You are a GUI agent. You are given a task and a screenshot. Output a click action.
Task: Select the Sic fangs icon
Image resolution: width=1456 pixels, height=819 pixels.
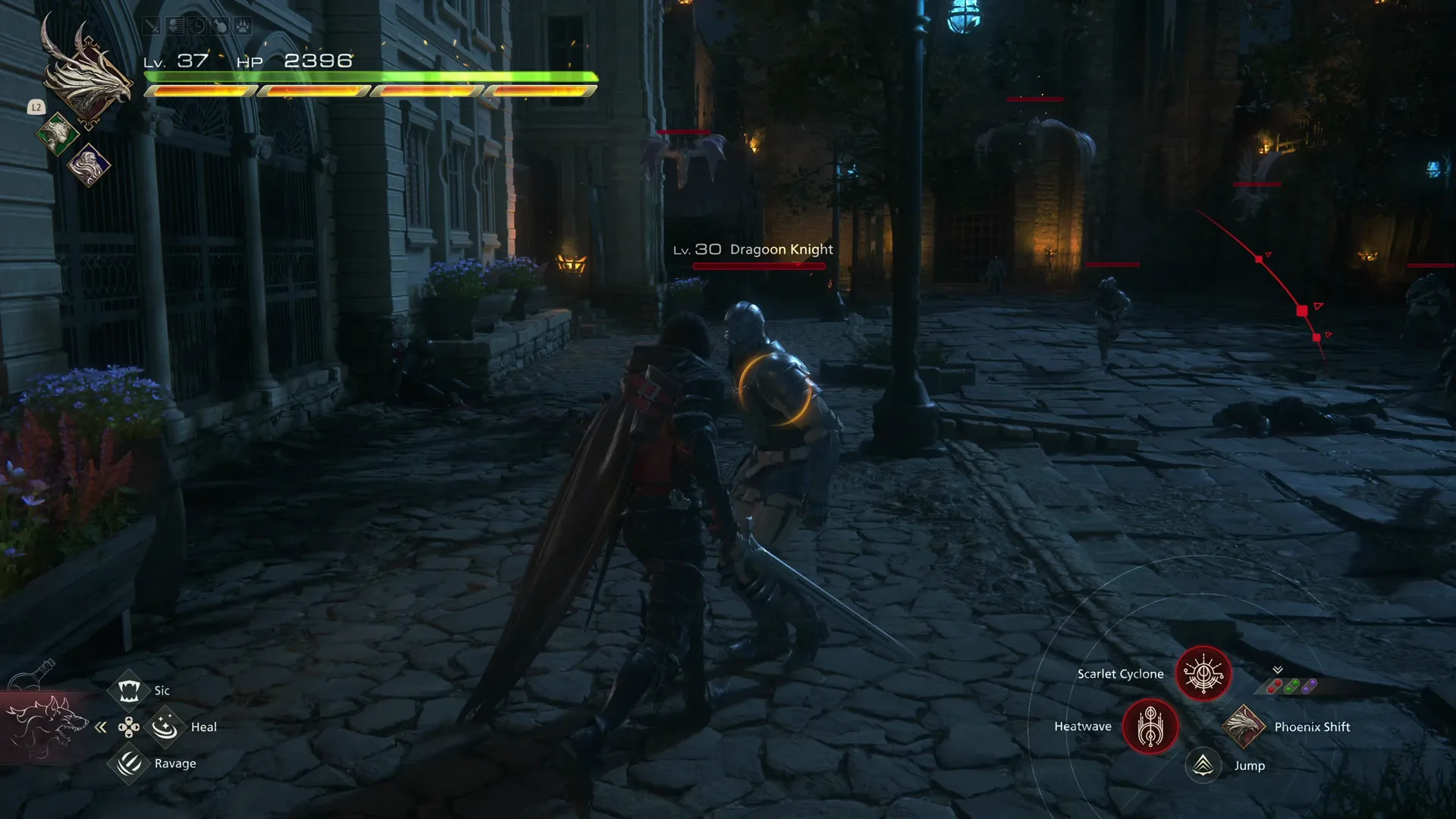[129, 689]
